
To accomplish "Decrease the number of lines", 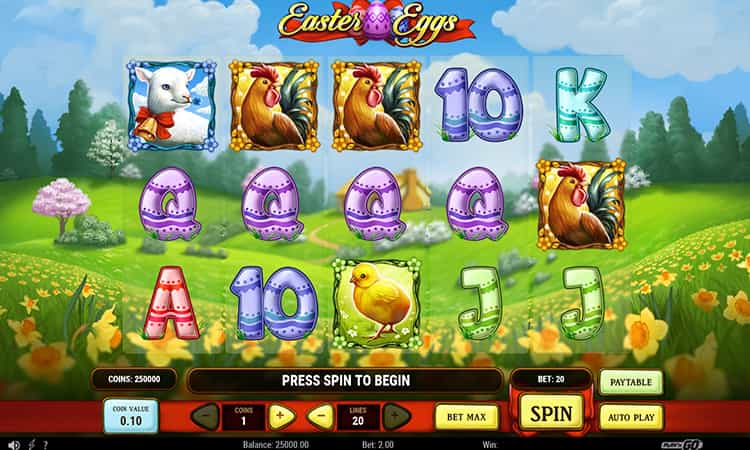I will click(x=320, y=416).
